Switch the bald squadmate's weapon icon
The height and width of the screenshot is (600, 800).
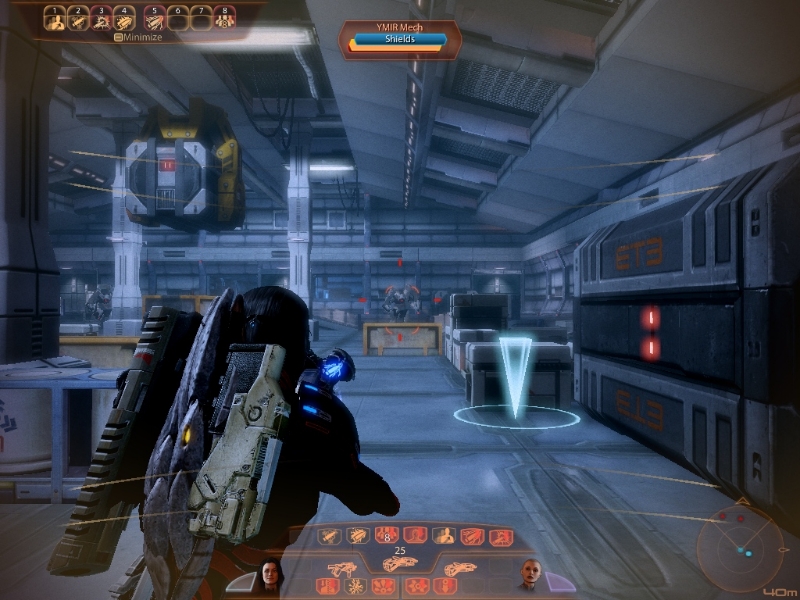pyautogui.click(x=459, y=567)
